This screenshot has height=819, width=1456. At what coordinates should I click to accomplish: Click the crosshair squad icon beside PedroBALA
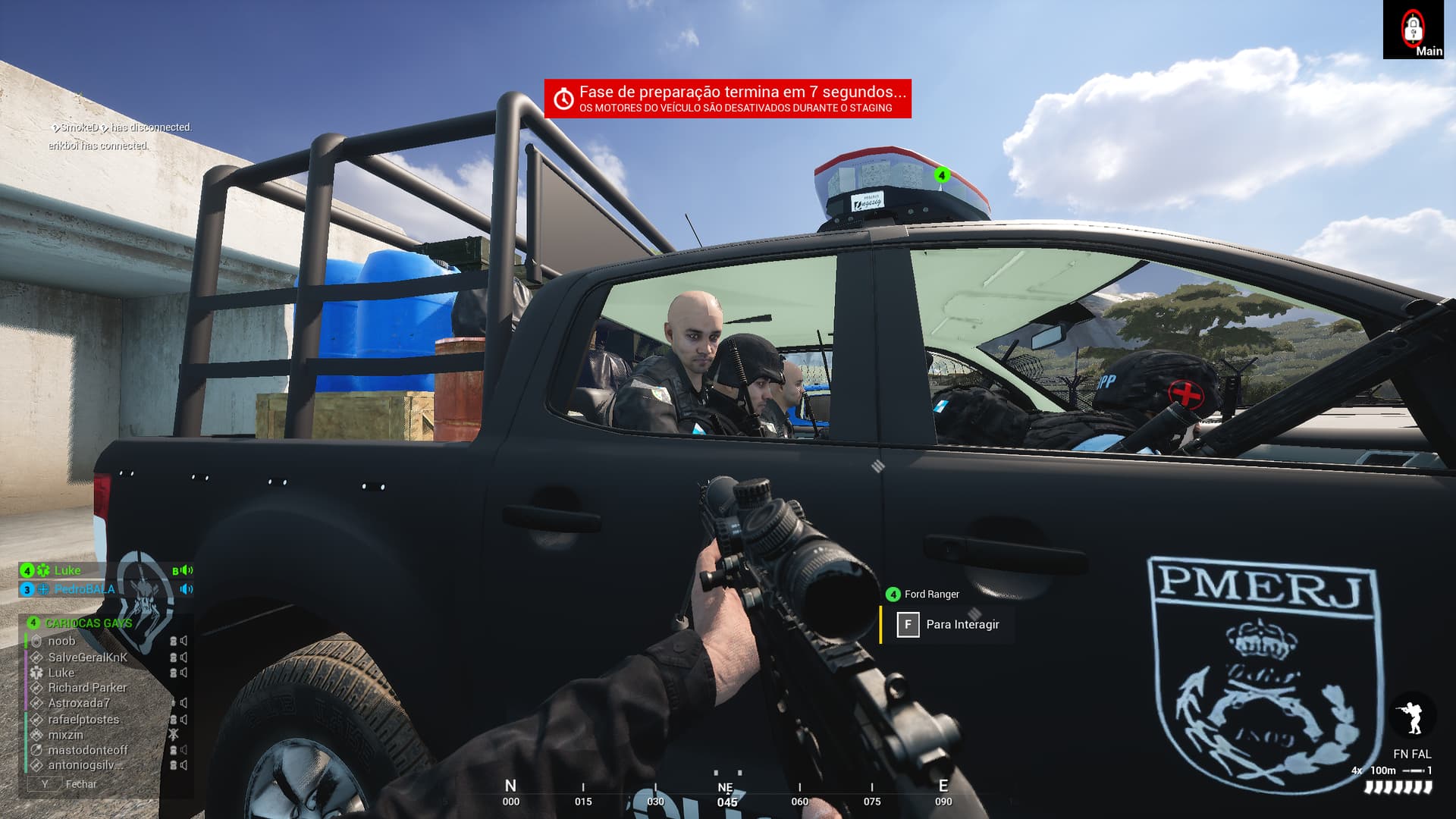point(44,590)
